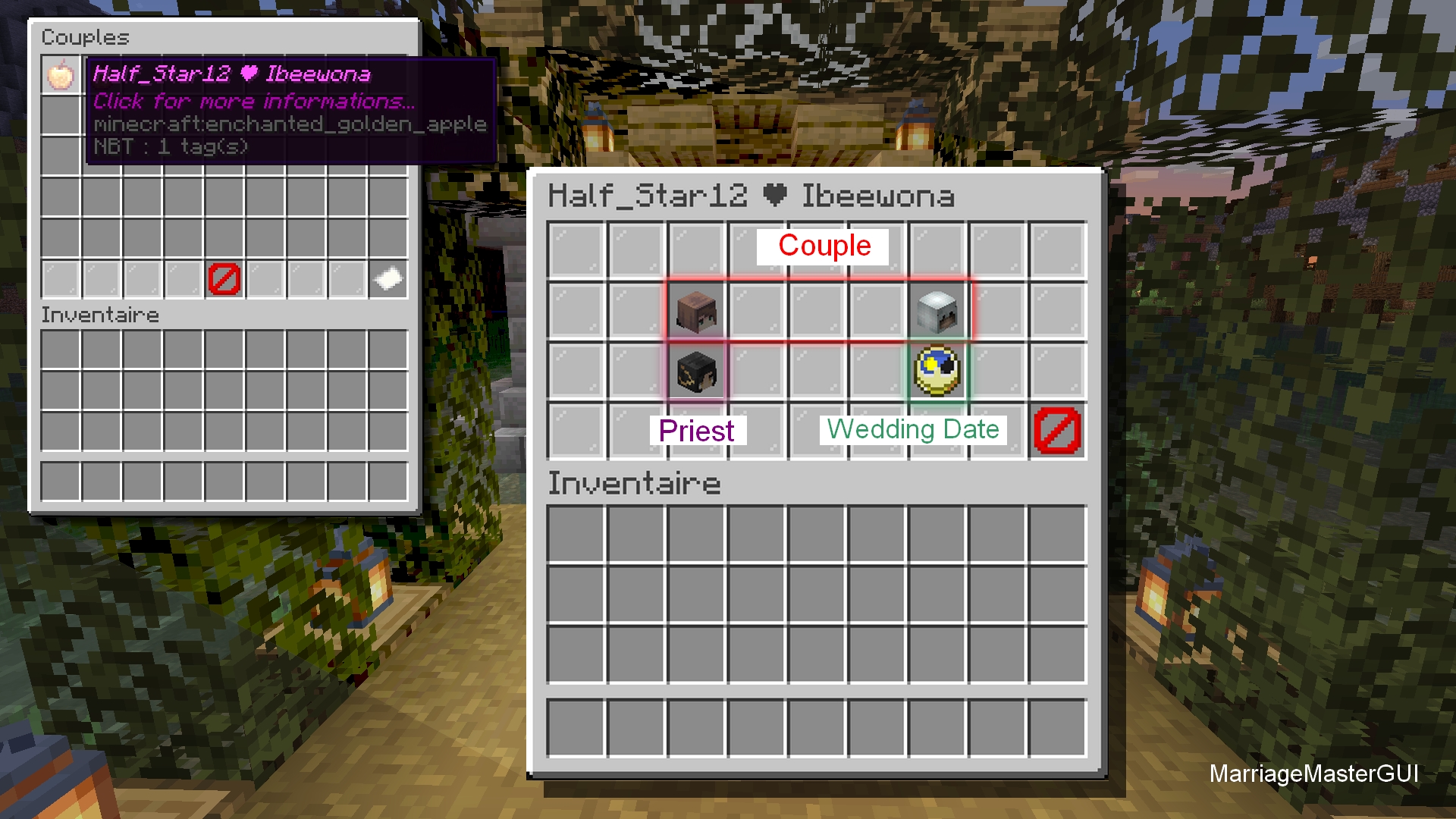The image size is (1456, 819).
Task: Select the white paper page icon
Action: tap(387, 280)
